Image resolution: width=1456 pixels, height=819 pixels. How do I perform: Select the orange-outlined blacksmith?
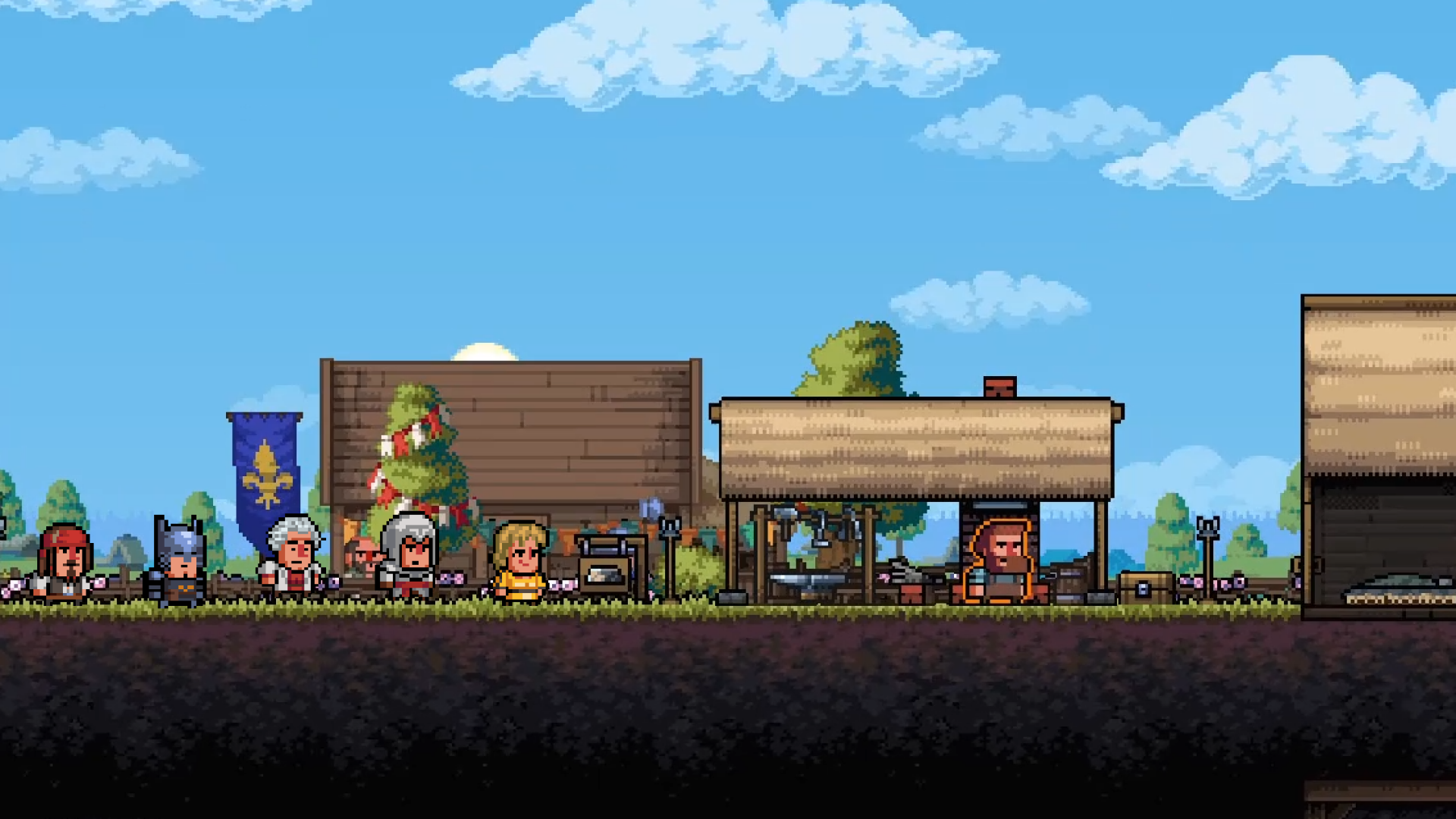point(999,561)
